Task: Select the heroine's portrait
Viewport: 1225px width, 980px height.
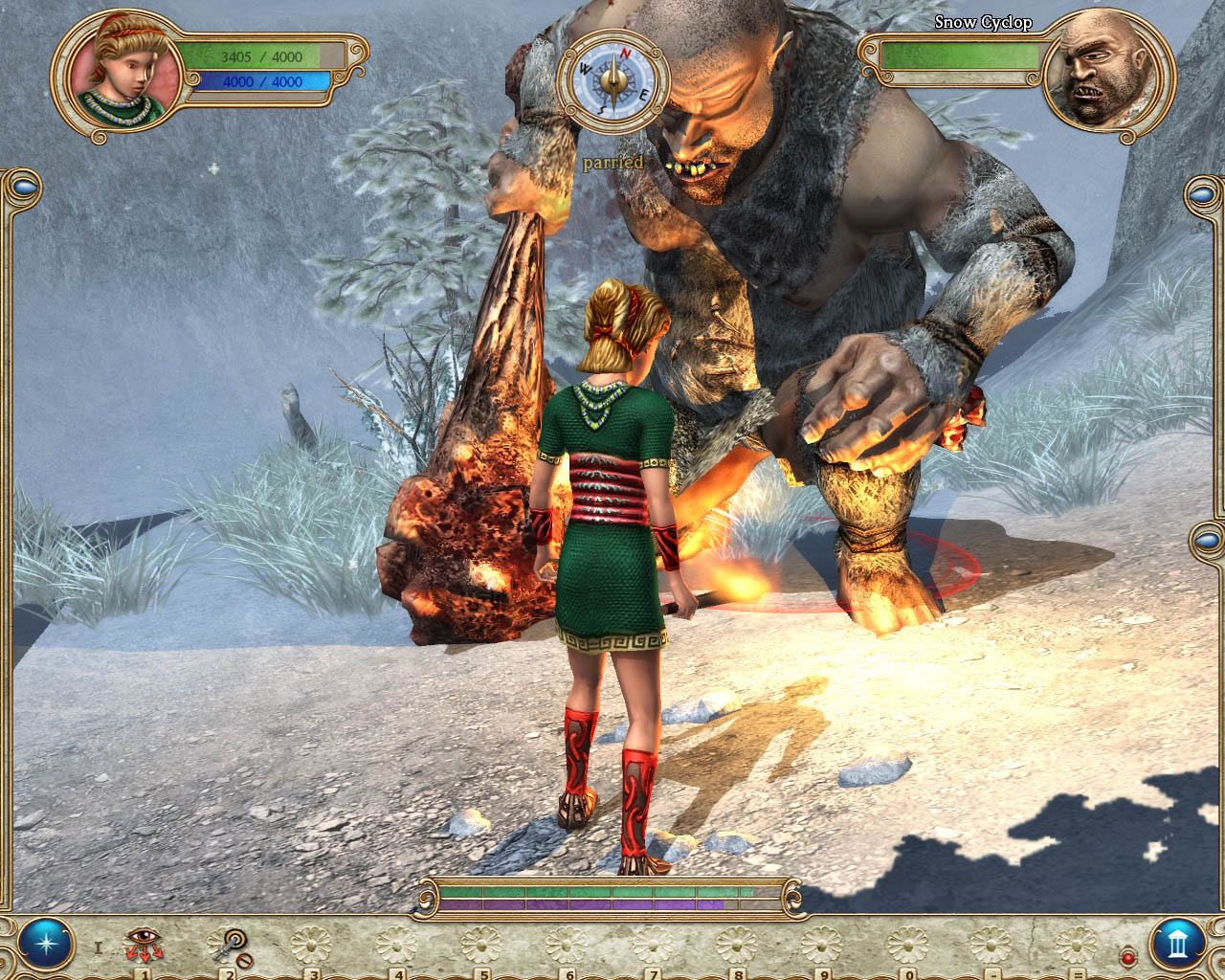Action: click(121, 78)
